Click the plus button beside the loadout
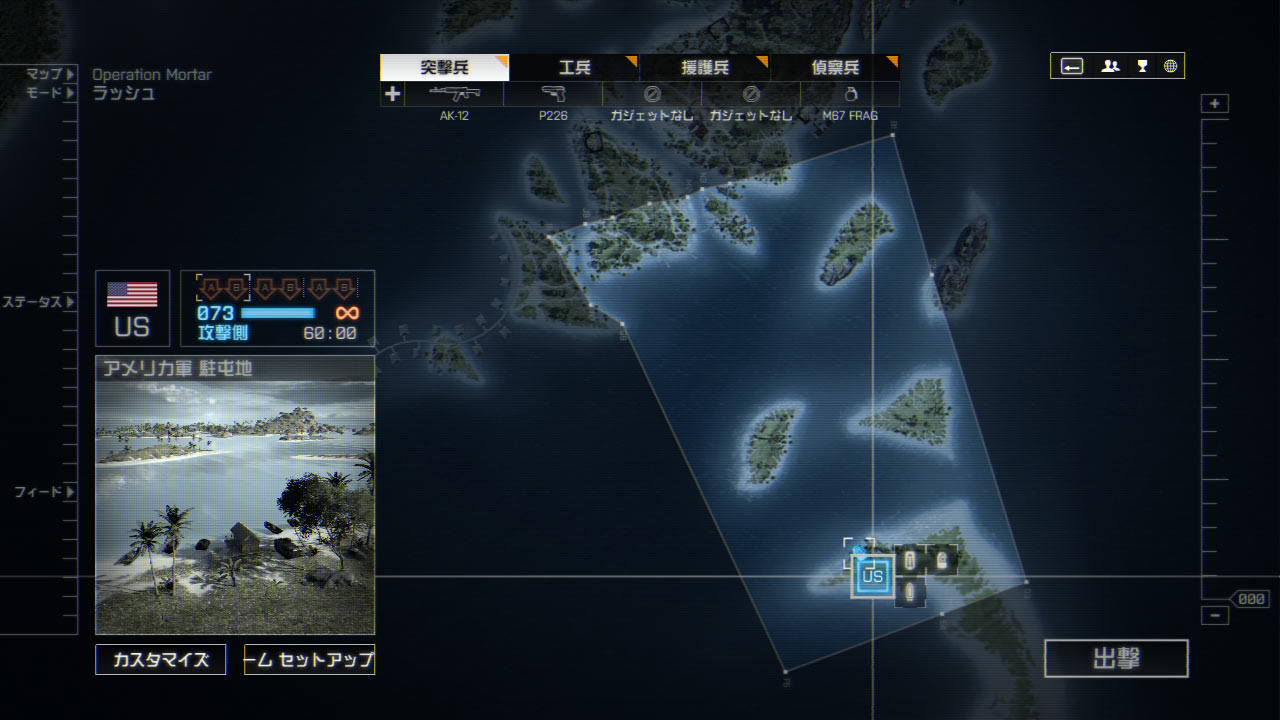1280x720 pixels. [x=392, y=94]
